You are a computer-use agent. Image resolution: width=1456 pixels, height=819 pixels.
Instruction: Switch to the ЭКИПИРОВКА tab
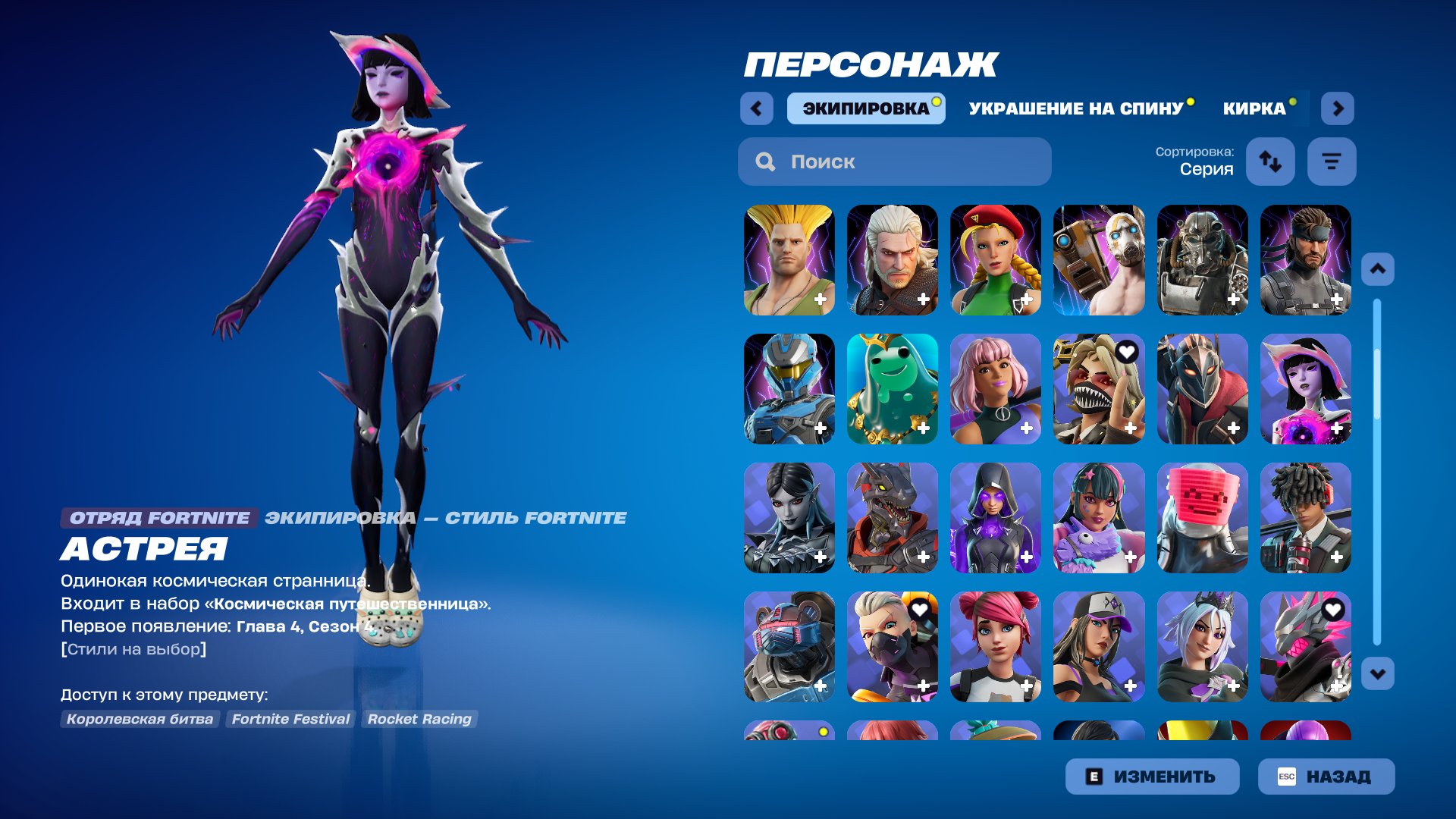(865, 108)
